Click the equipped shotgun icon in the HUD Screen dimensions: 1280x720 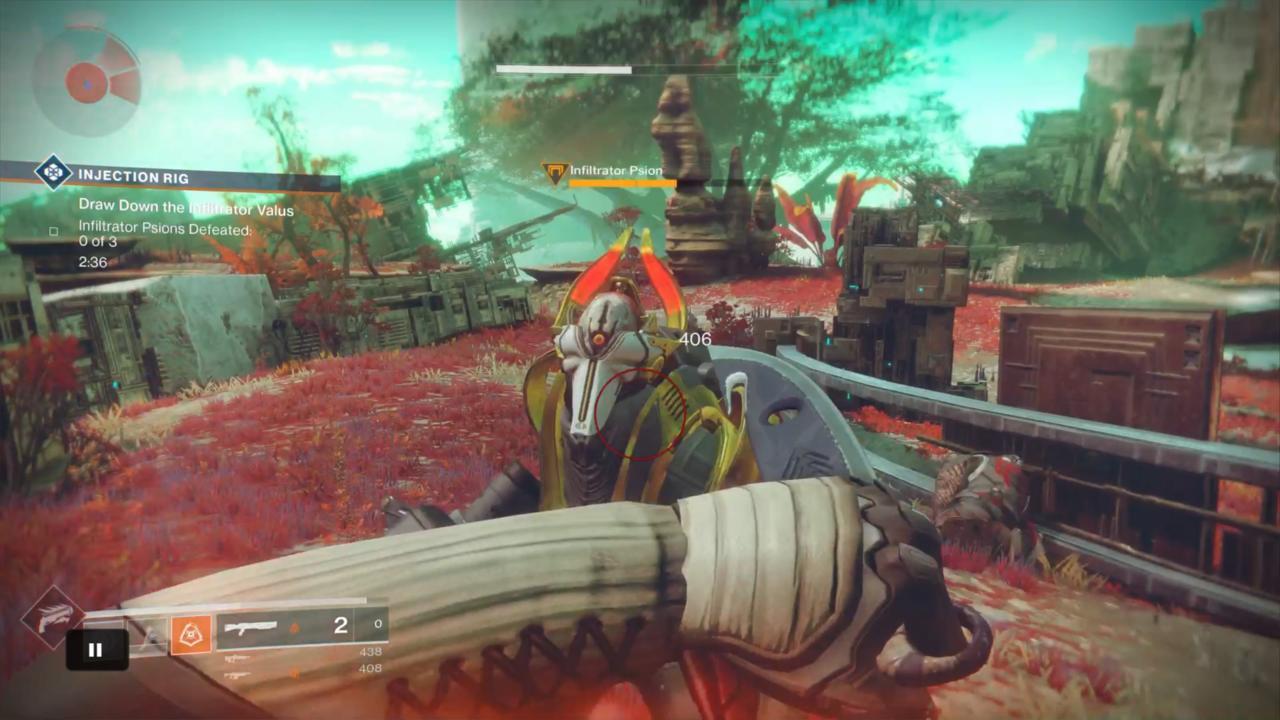point(250,626)
